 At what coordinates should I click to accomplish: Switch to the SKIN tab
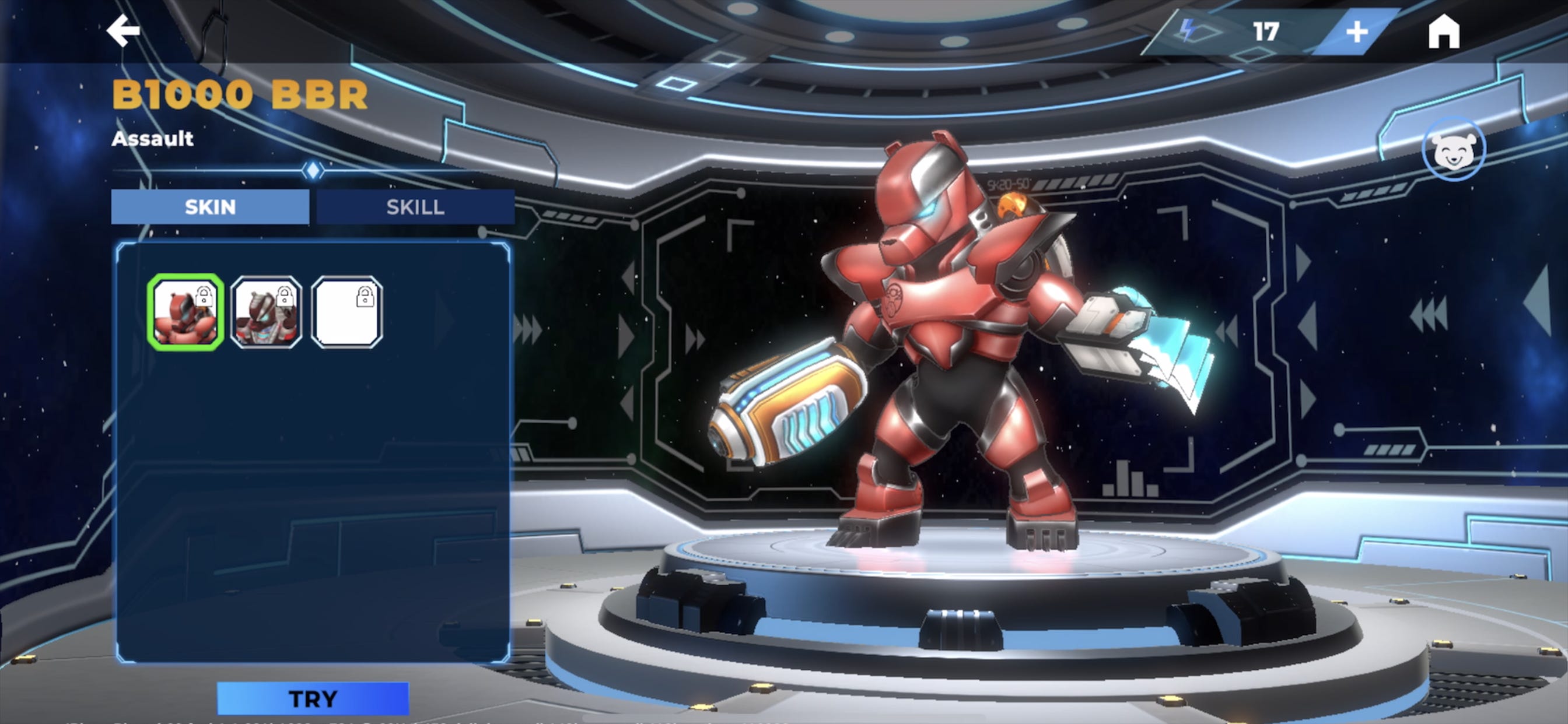[x=210, y=207]
